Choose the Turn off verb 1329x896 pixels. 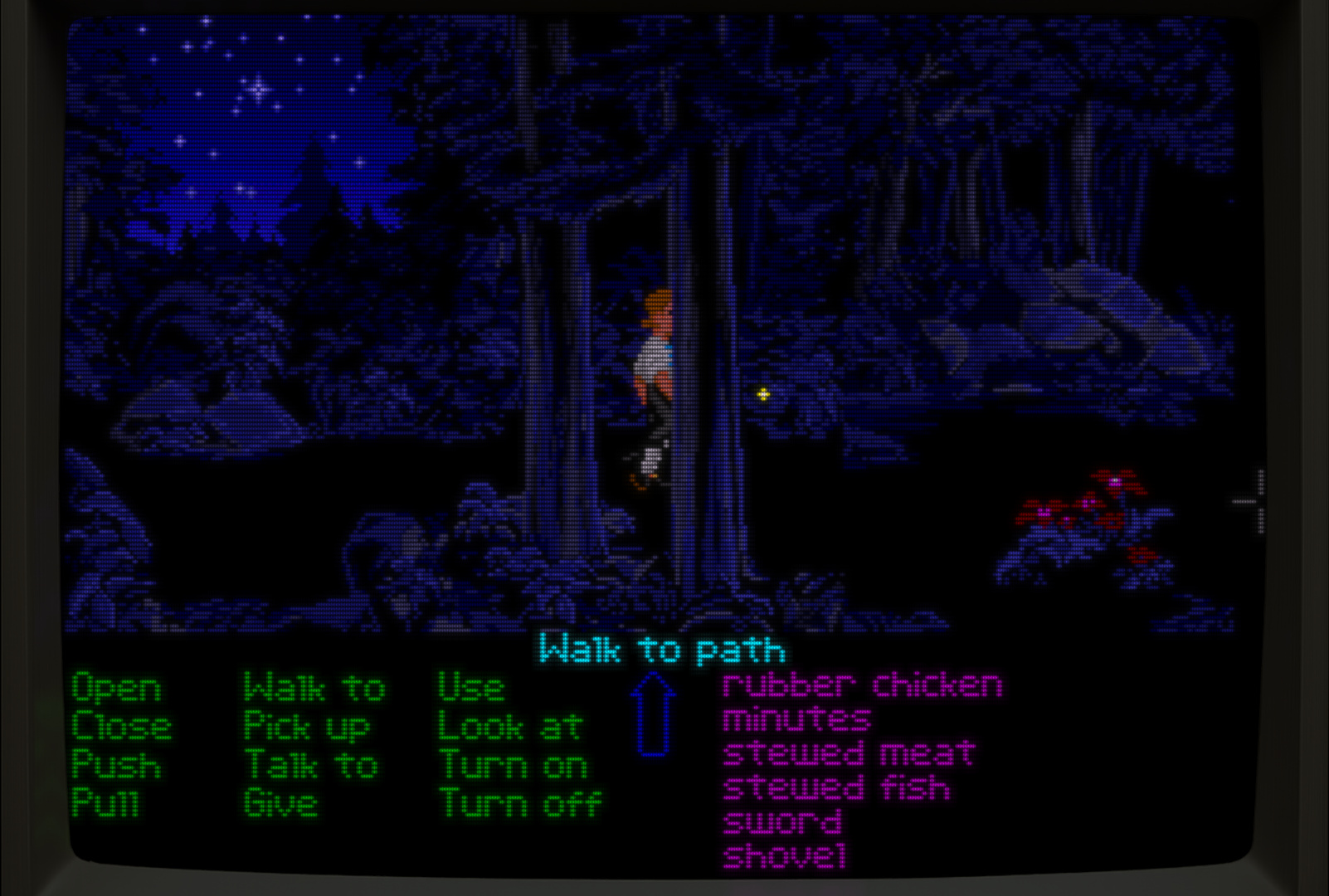520,803
